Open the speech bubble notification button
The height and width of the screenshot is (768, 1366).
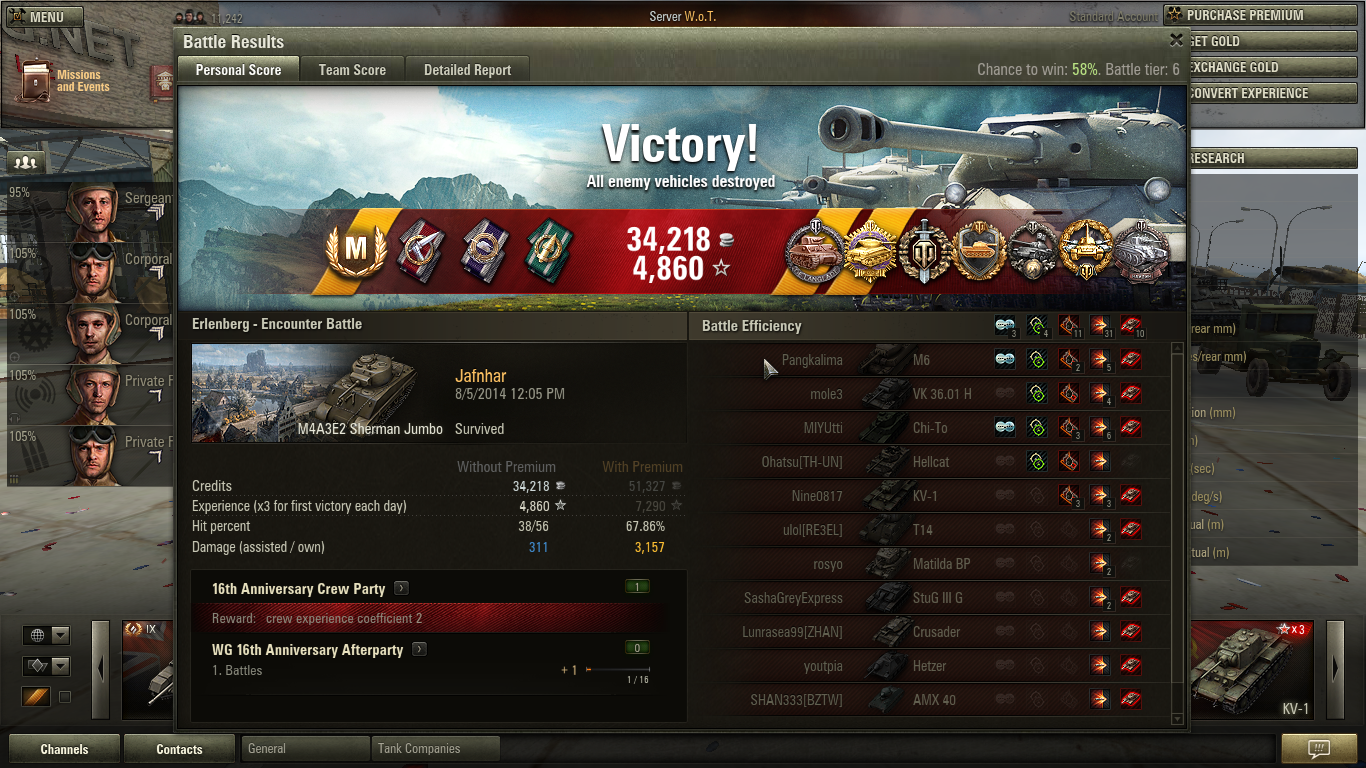[1318, 749]
